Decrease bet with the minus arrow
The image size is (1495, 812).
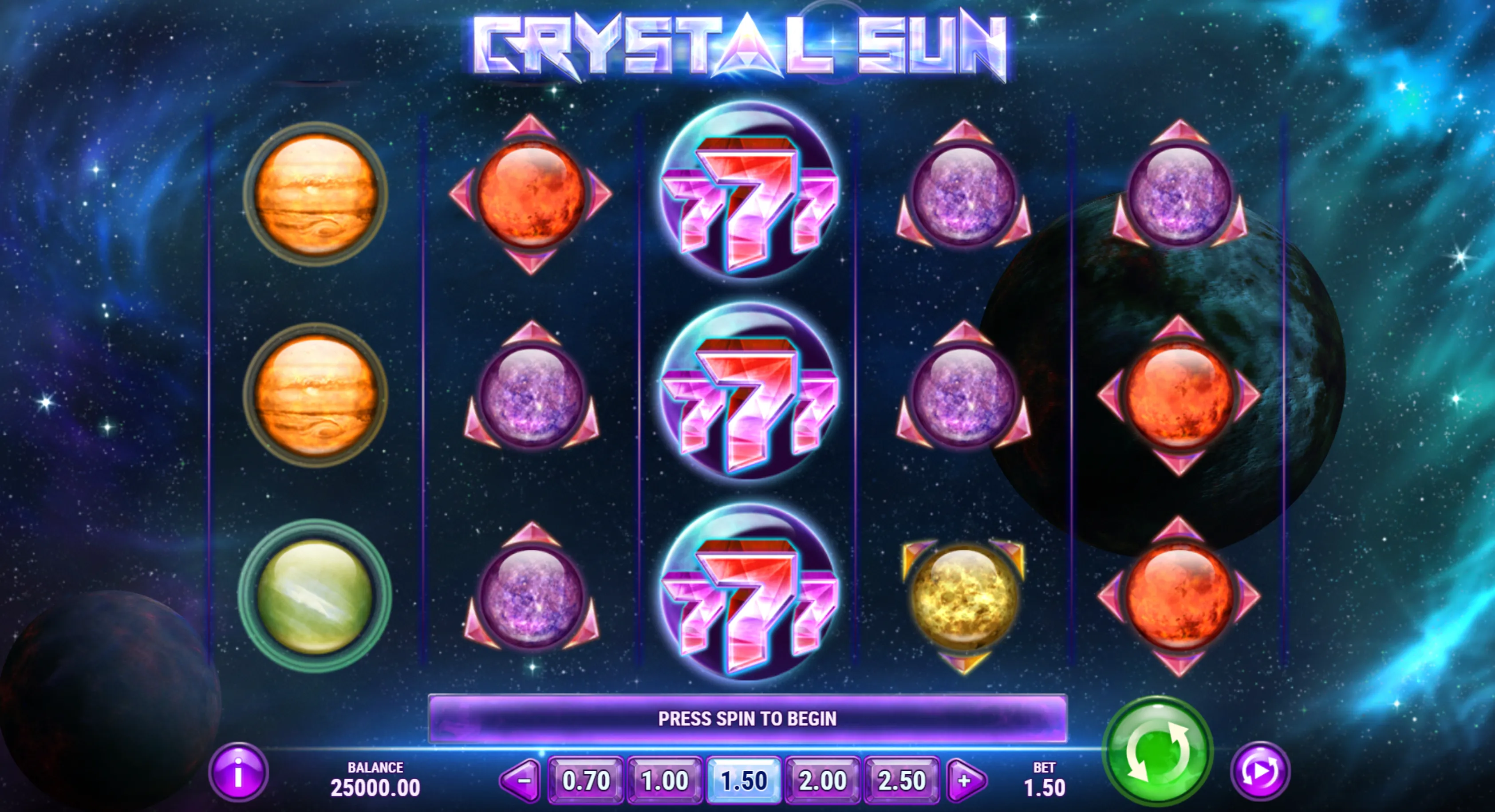click(x=521, y=780)
